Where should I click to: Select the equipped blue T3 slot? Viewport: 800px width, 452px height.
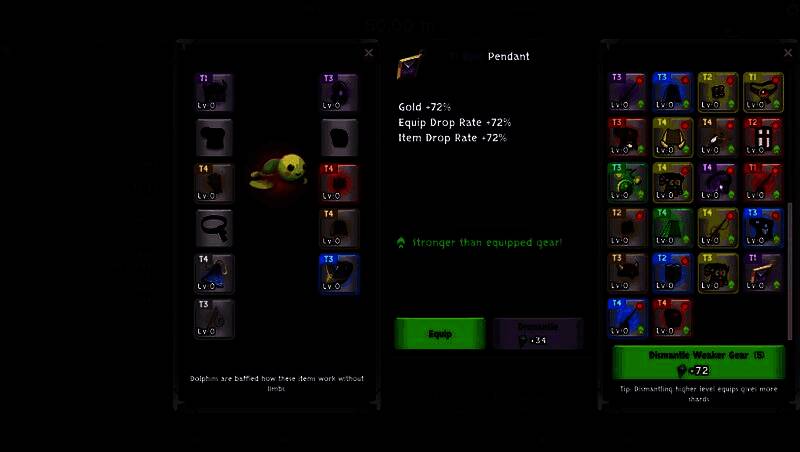tap(340, 273)
